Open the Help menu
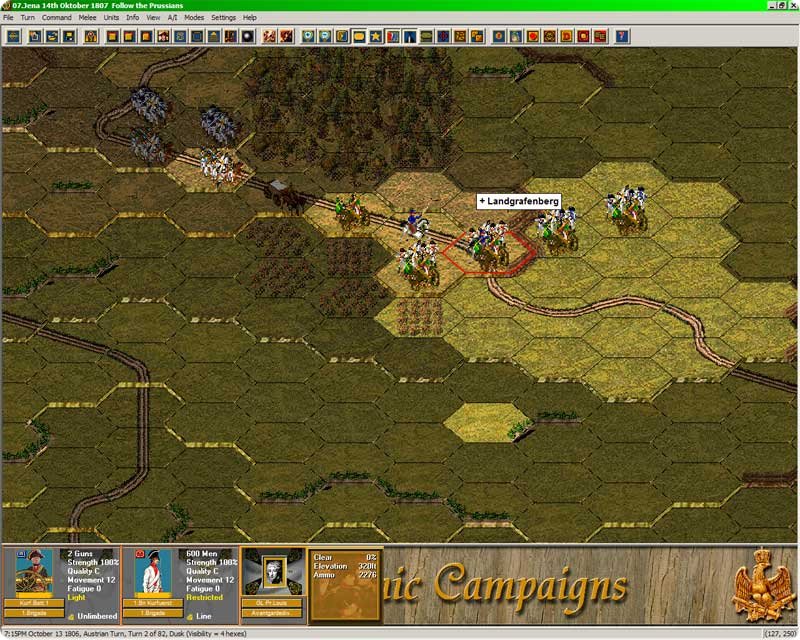The width and height of the screenshot is (800, 640). [249, 18]
